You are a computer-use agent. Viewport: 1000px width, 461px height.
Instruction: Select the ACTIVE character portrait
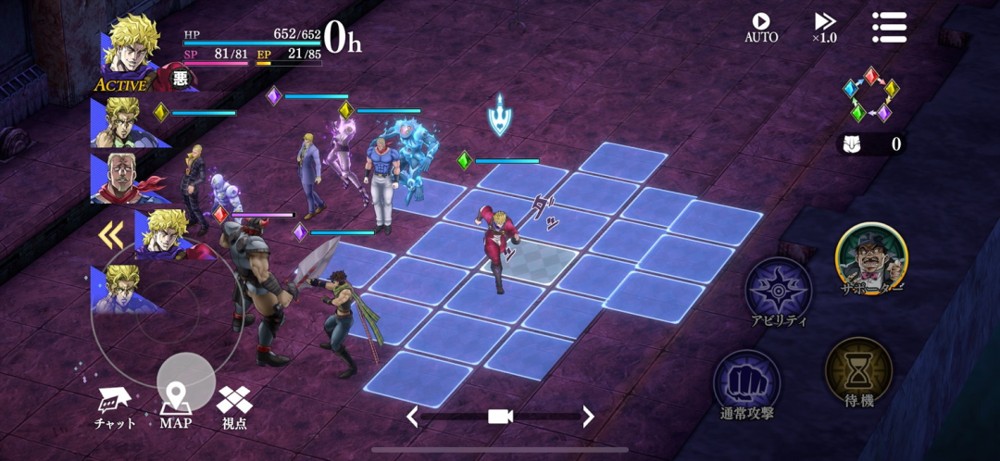pos(131,51)
